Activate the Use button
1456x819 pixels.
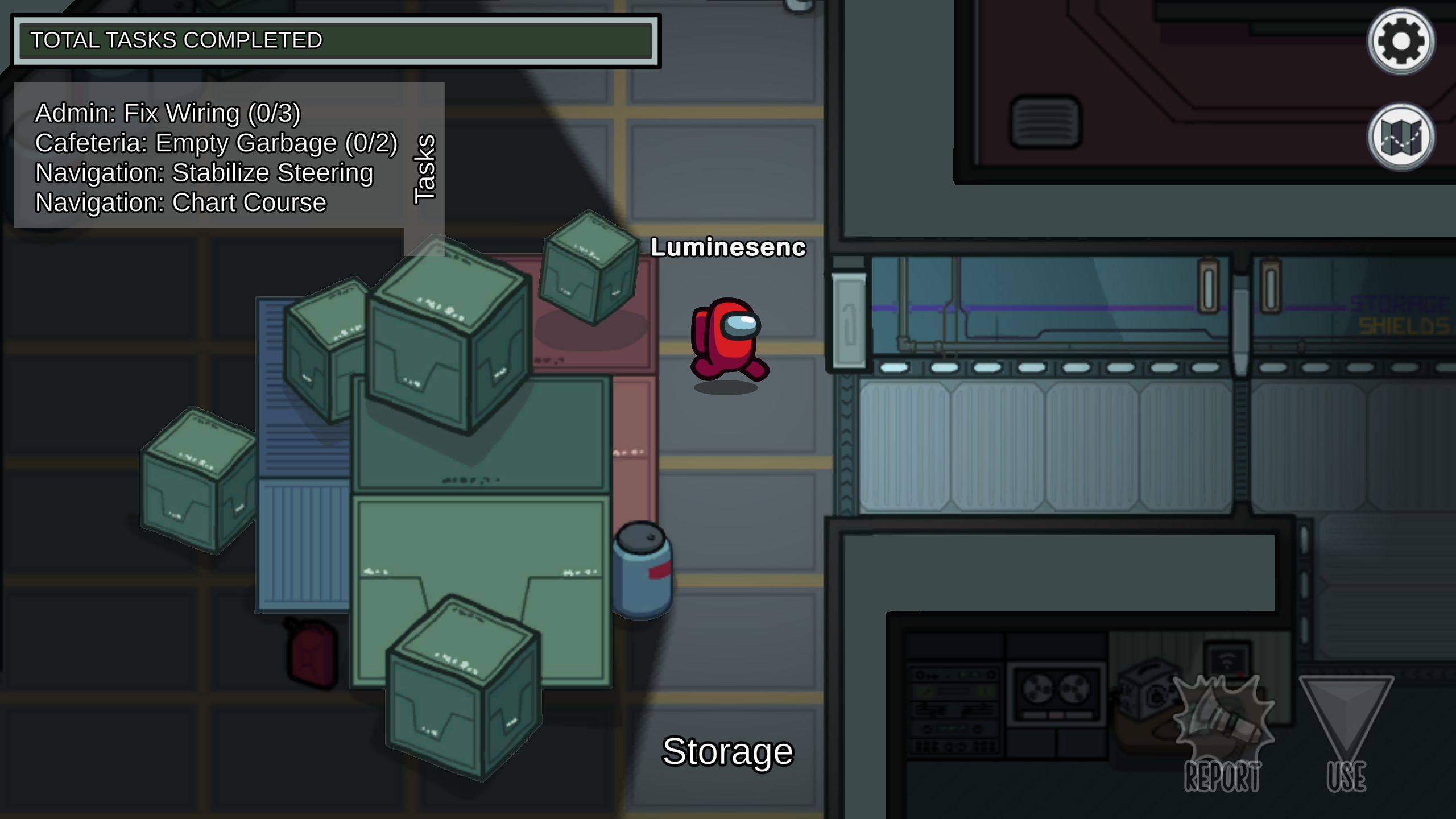point(1346,734)
